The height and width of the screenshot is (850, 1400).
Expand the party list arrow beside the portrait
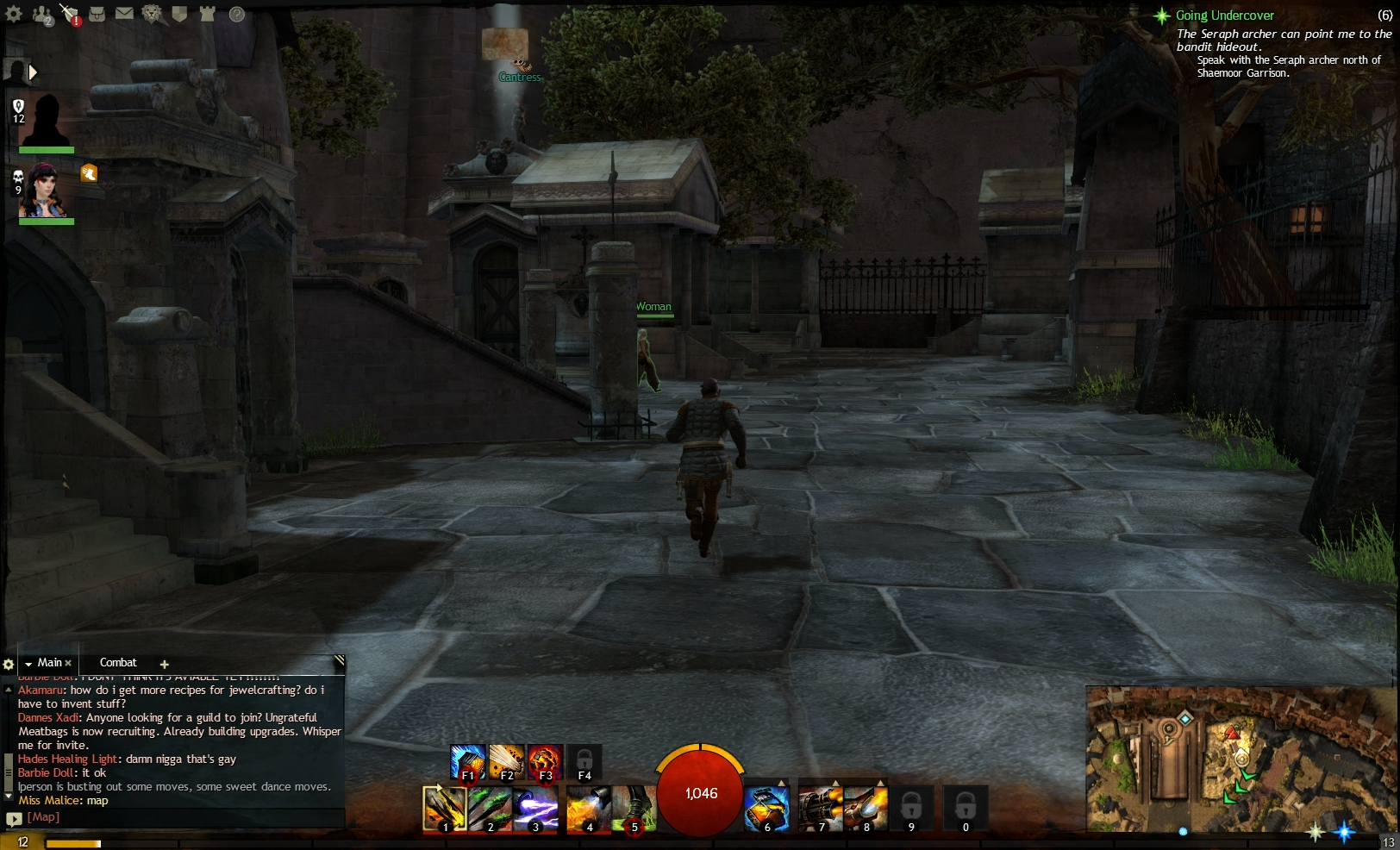(x=33, y=72)
